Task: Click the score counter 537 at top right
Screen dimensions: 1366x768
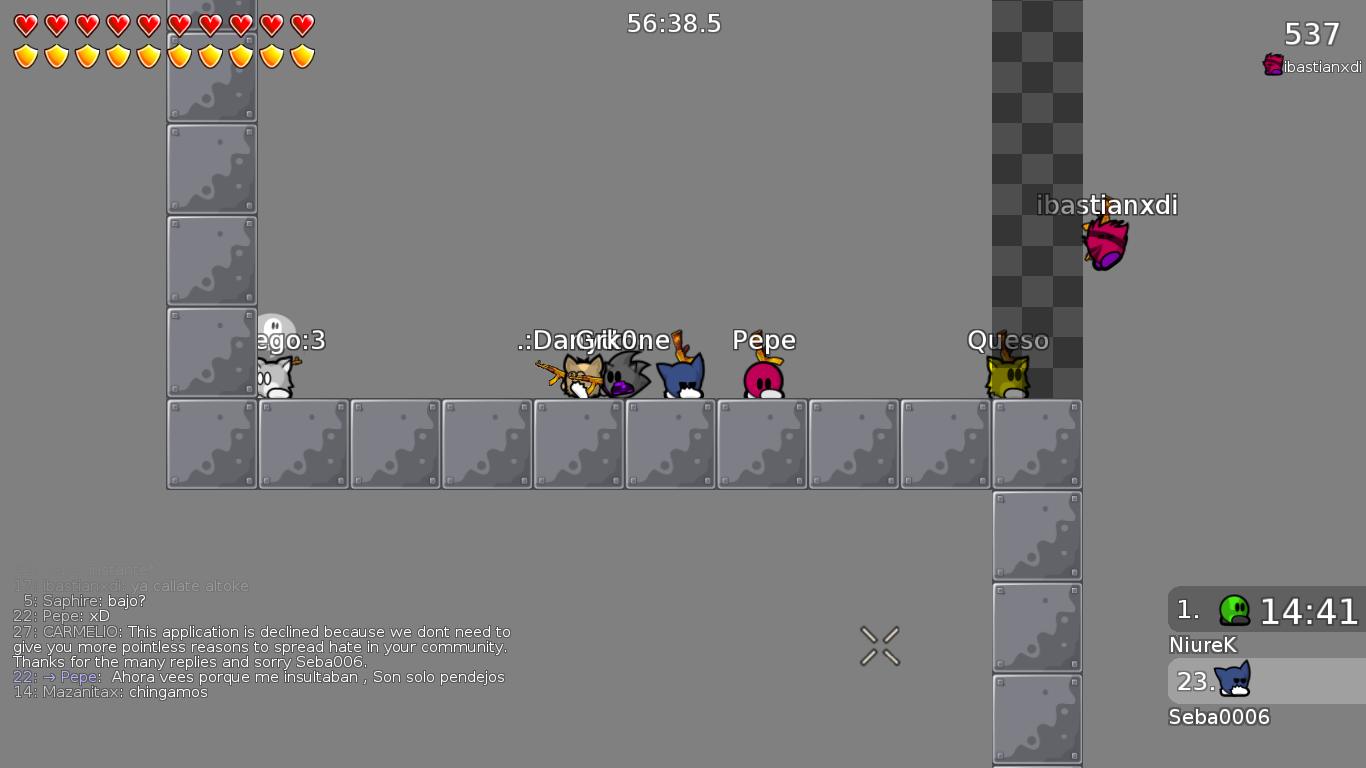Action: (x=1311, y=33)
